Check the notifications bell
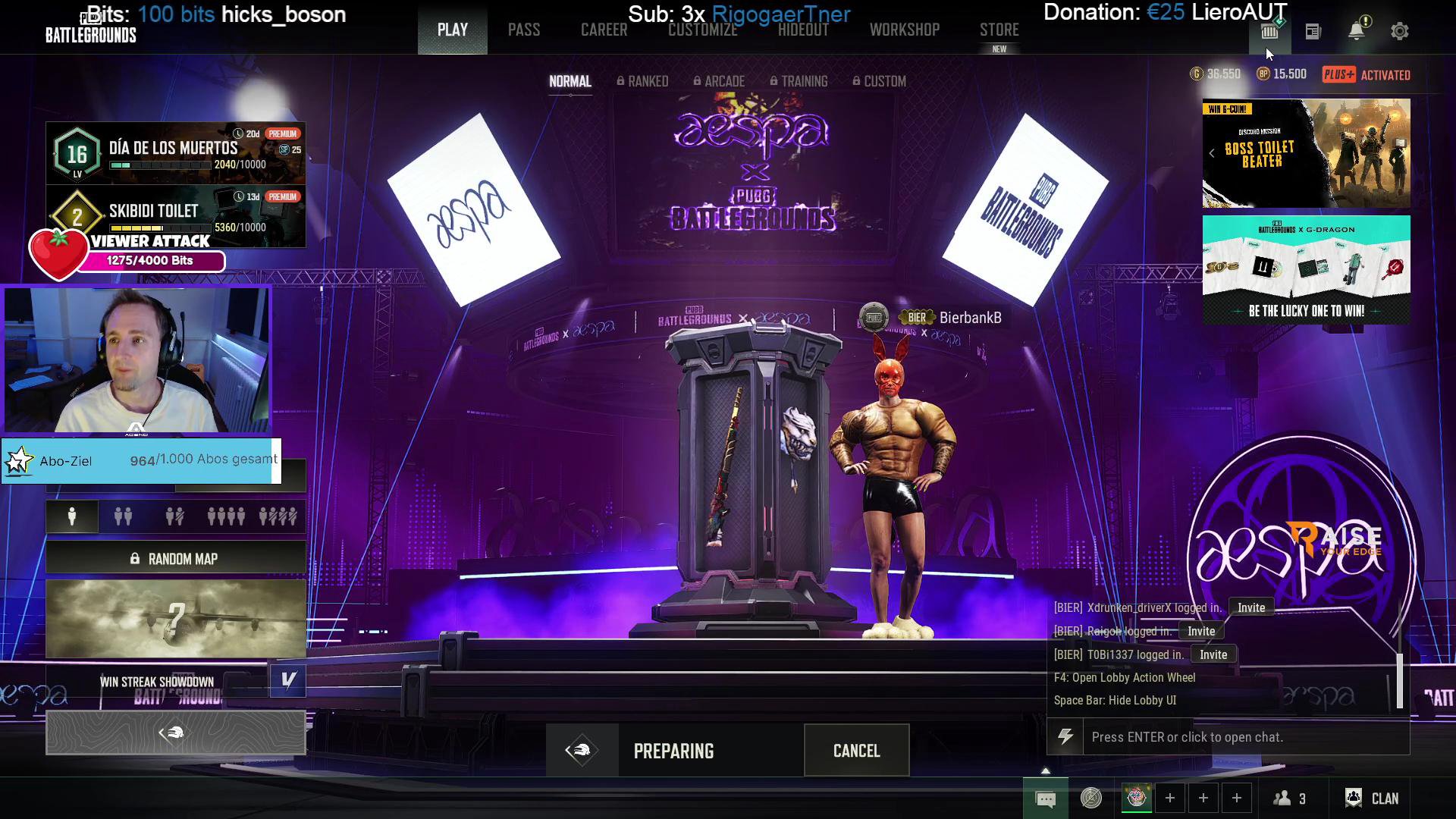Screen dimensions: 1456x819 (1356, 31)
